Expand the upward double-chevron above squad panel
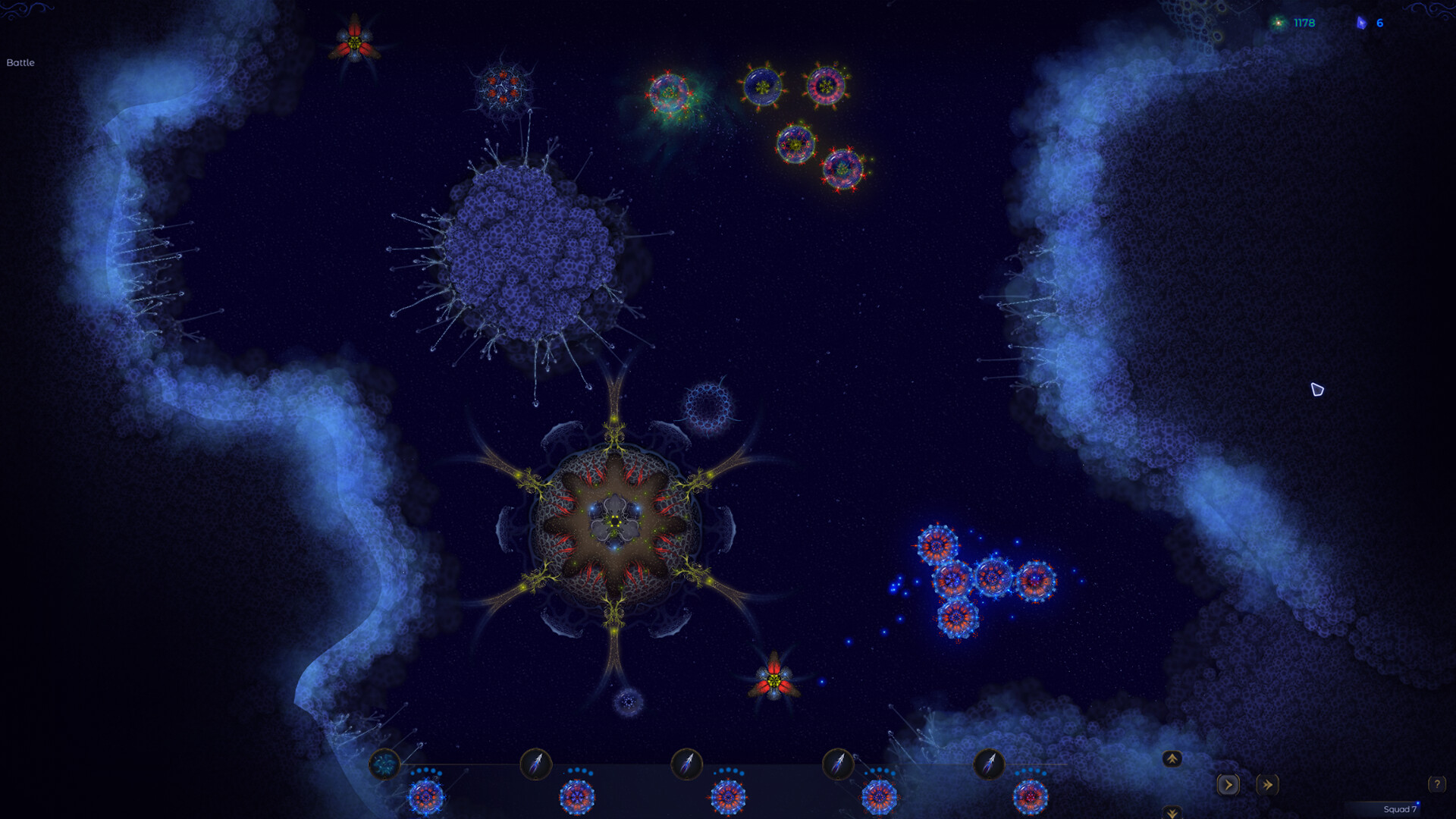The image size is (1456, 819). pos(1172,758)
